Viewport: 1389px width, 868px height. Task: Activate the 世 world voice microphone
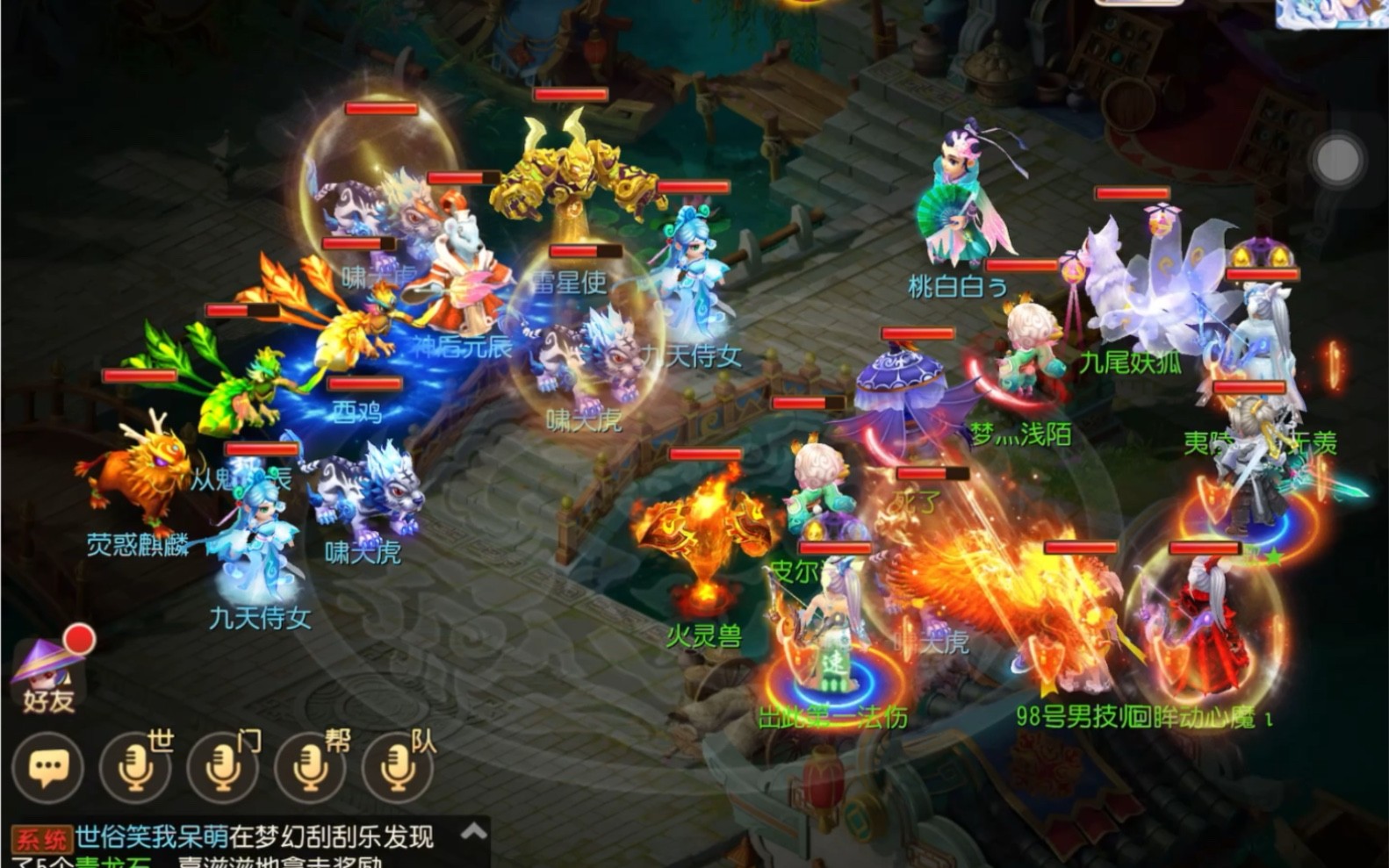point(136,766)
